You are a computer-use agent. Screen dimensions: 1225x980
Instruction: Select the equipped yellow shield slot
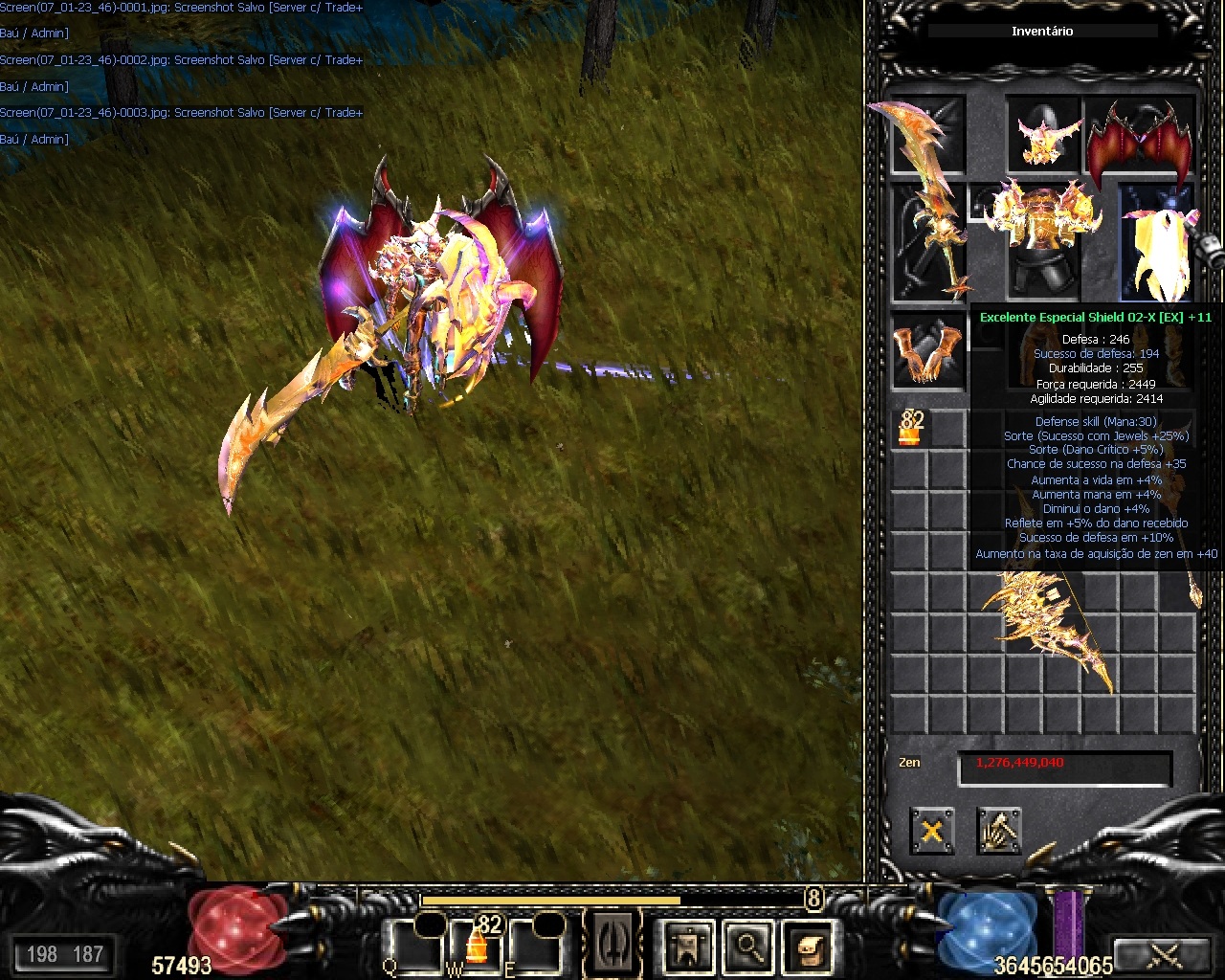[1156, 242]
